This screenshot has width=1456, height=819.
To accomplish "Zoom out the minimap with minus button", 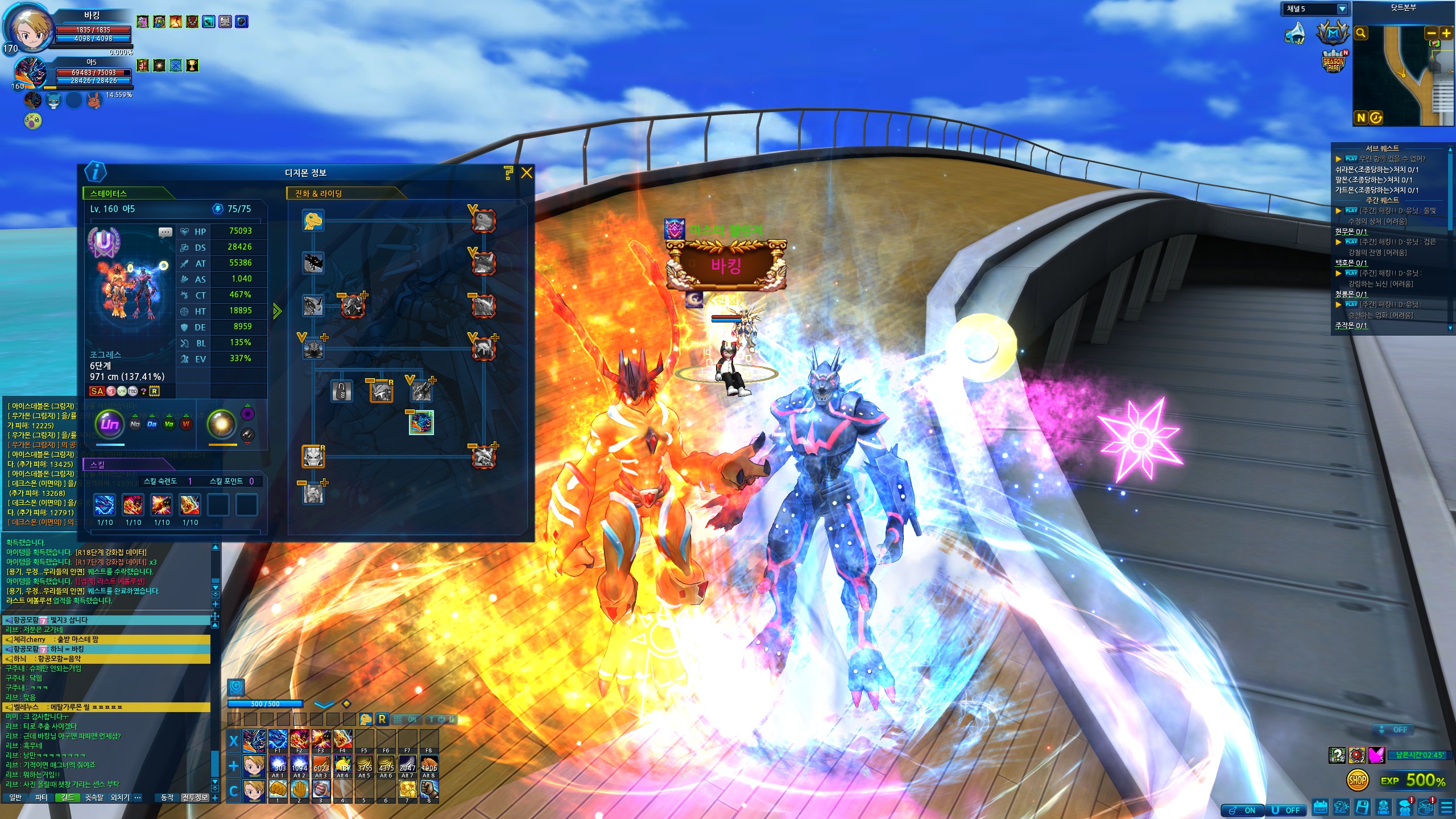I will coord(1432,34).
